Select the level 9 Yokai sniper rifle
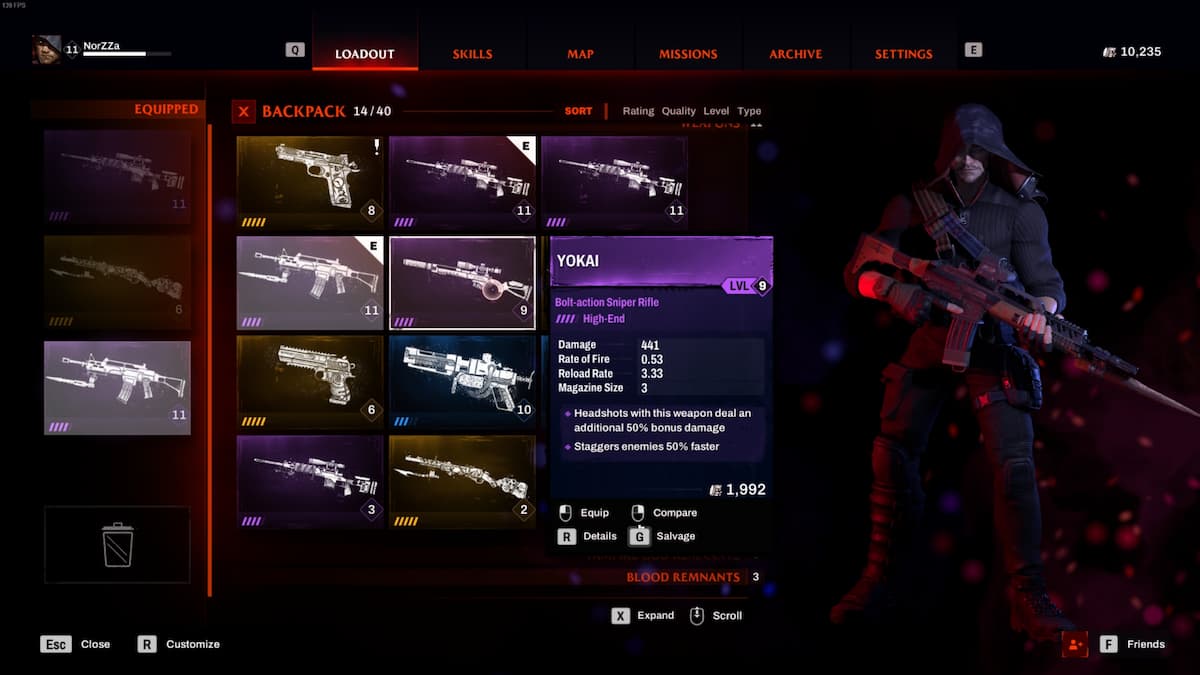 click(462, 283)
